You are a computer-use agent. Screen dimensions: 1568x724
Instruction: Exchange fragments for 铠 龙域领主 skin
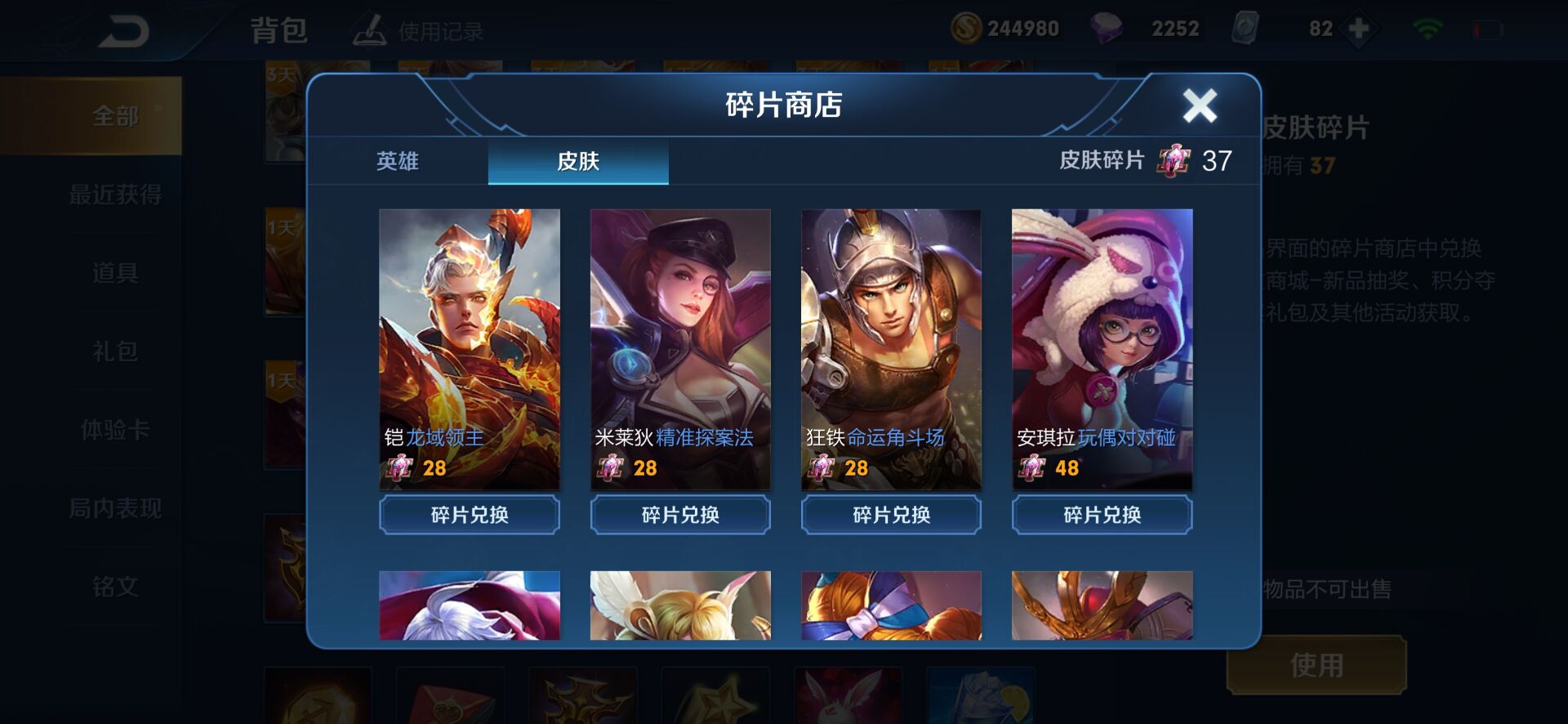[x=469, y=515]
